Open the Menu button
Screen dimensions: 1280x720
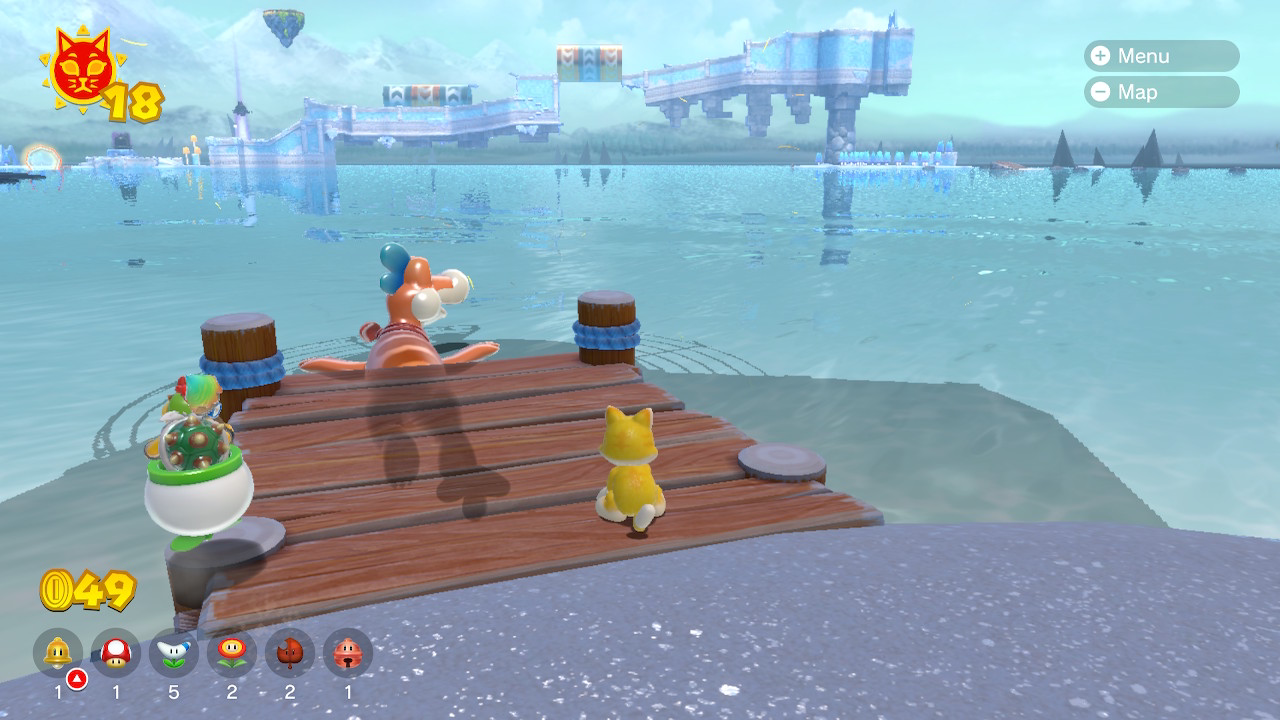coord(1160,56)
